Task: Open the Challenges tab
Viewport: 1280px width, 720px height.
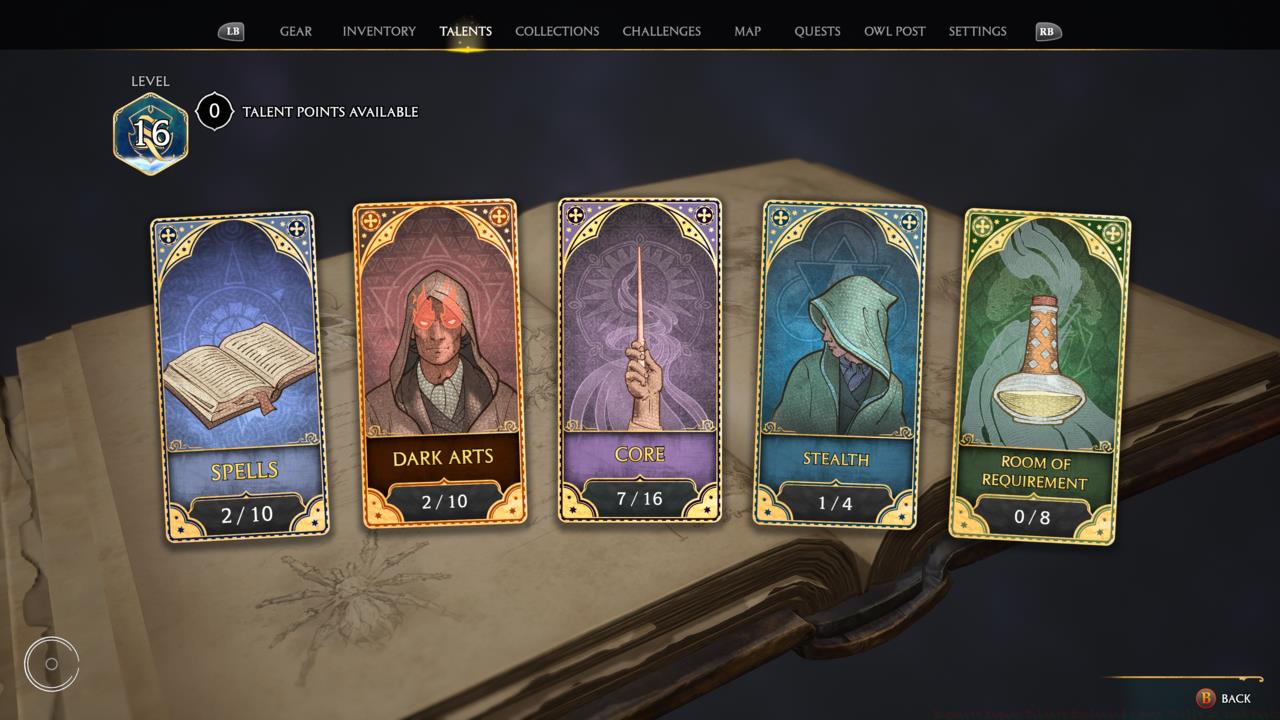Action: tap(661, 31)
